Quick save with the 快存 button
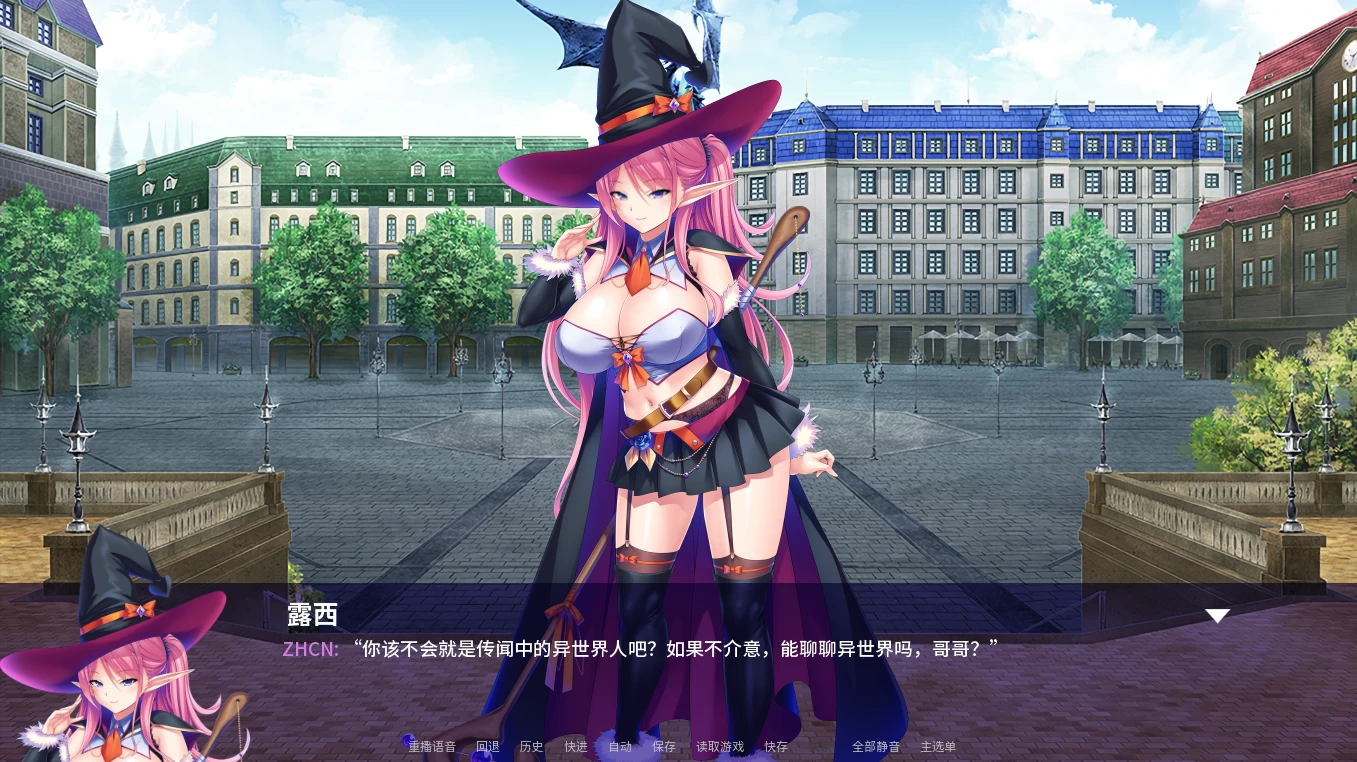1357x762 pixels. coord(776,747)
